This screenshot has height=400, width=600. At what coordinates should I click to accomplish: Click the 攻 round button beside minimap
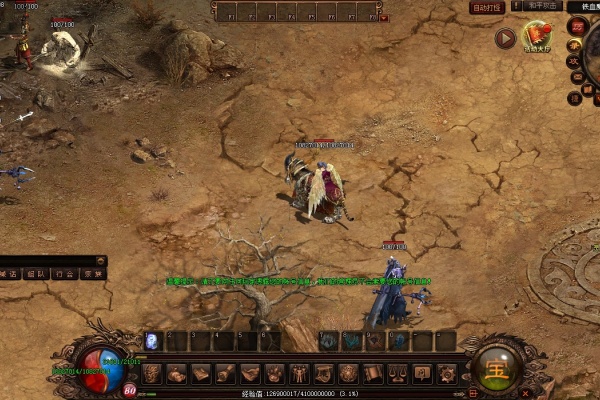click(x=575, y=62)
